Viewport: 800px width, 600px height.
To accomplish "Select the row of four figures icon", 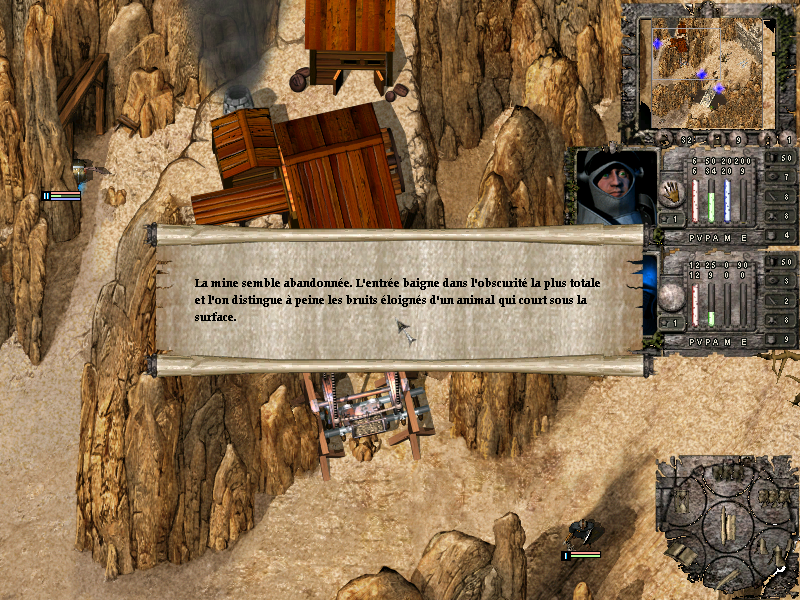I will (x=727, y=472).
